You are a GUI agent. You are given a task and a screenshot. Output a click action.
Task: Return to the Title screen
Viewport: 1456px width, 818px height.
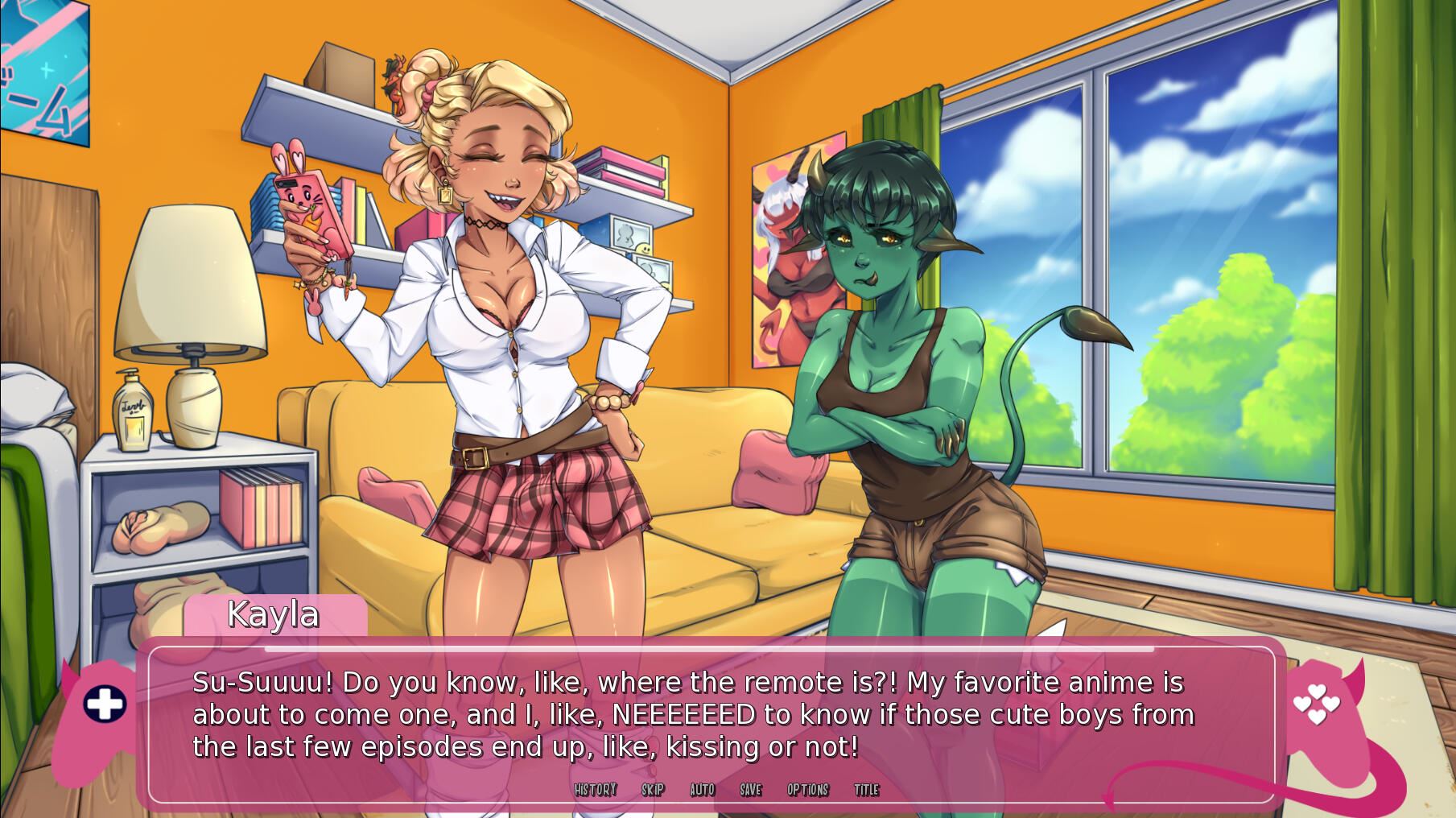(867, 790)
